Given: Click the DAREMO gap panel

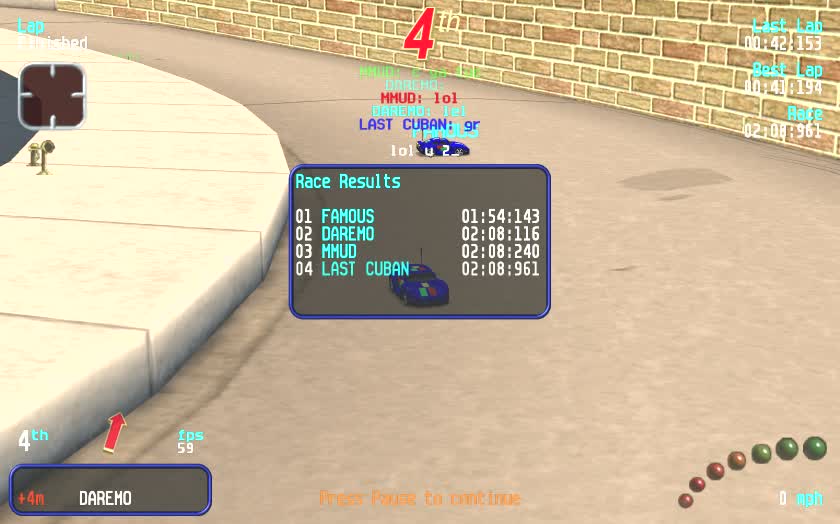Looking at the screenshot, I should point(110,490).
